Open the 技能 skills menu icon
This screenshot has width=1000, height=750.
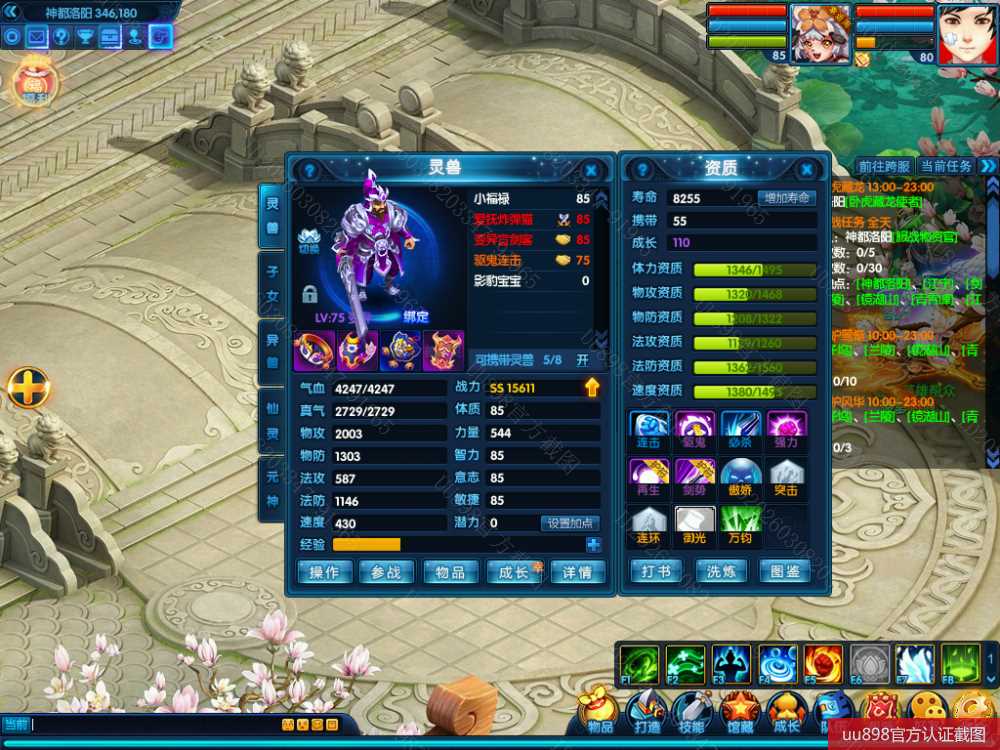[x=692, y=712]
